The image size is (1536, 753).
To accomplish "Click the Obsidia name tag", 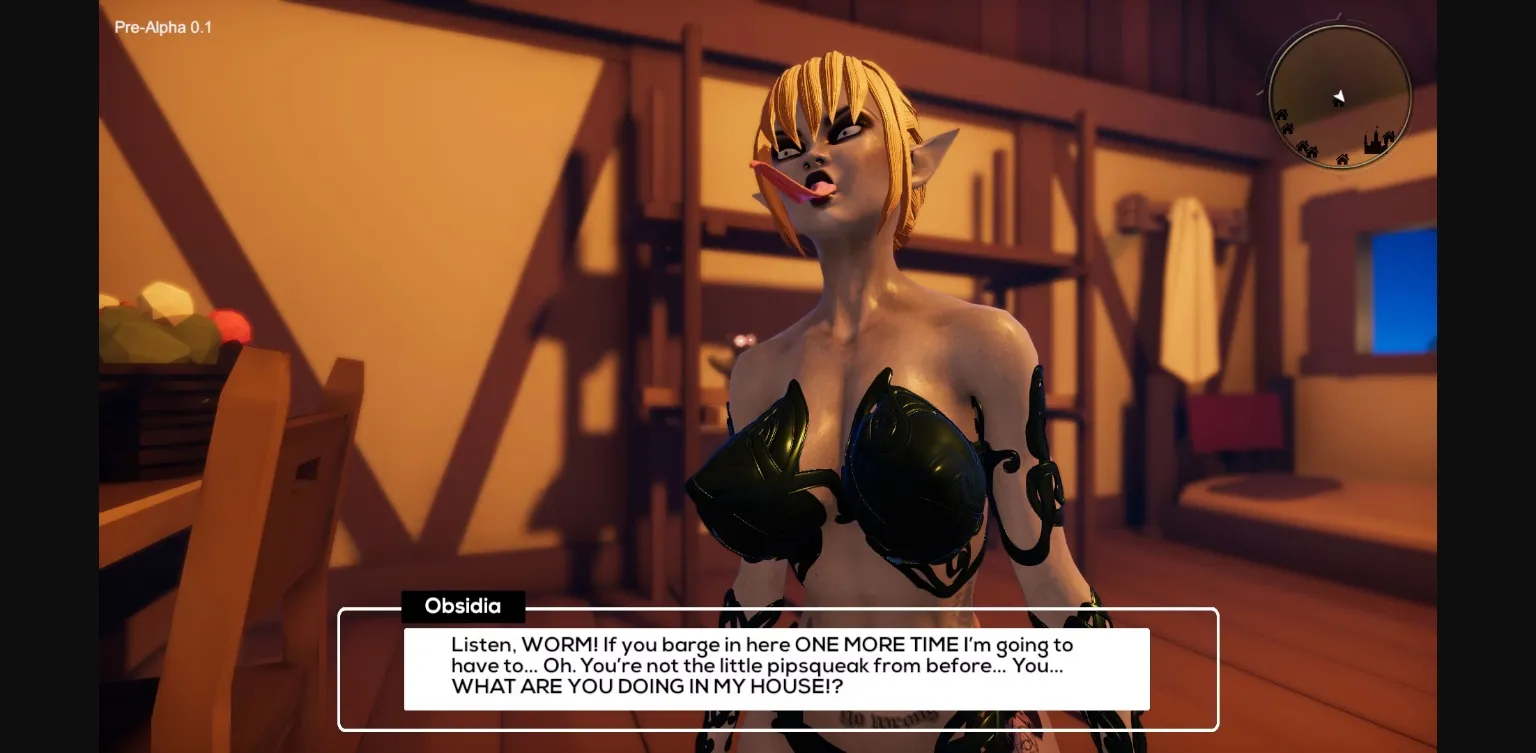I will (462, 606).
